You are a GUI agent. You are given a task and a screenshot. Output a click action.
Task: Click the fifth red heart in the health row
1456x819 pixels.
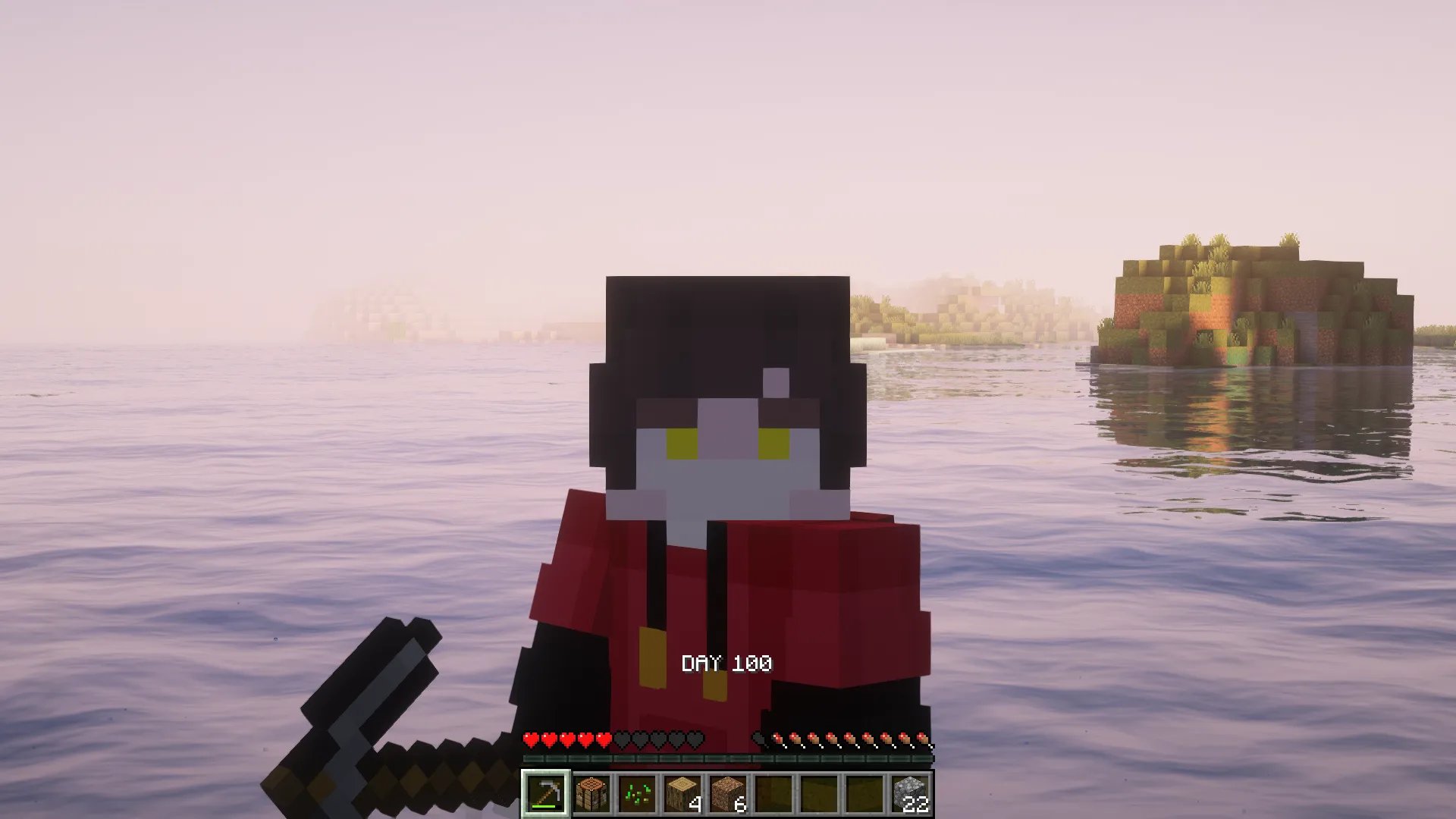[x=604, y=739]
